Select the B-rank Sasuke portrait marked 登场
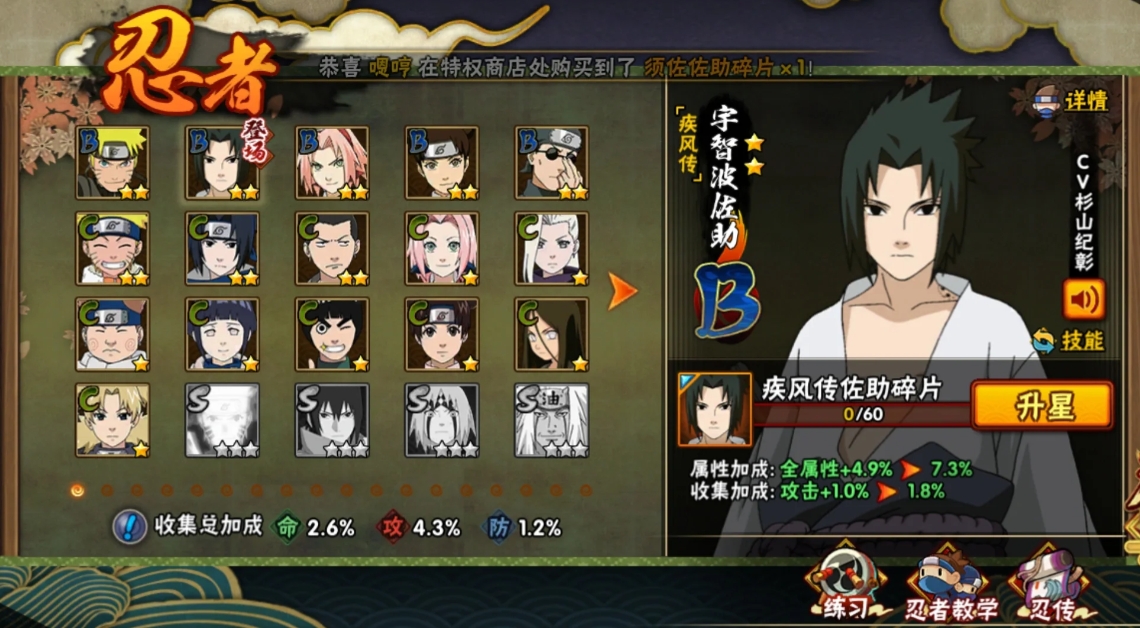The height and width of the screenshot is (628, 1140). tap(222, 163)
